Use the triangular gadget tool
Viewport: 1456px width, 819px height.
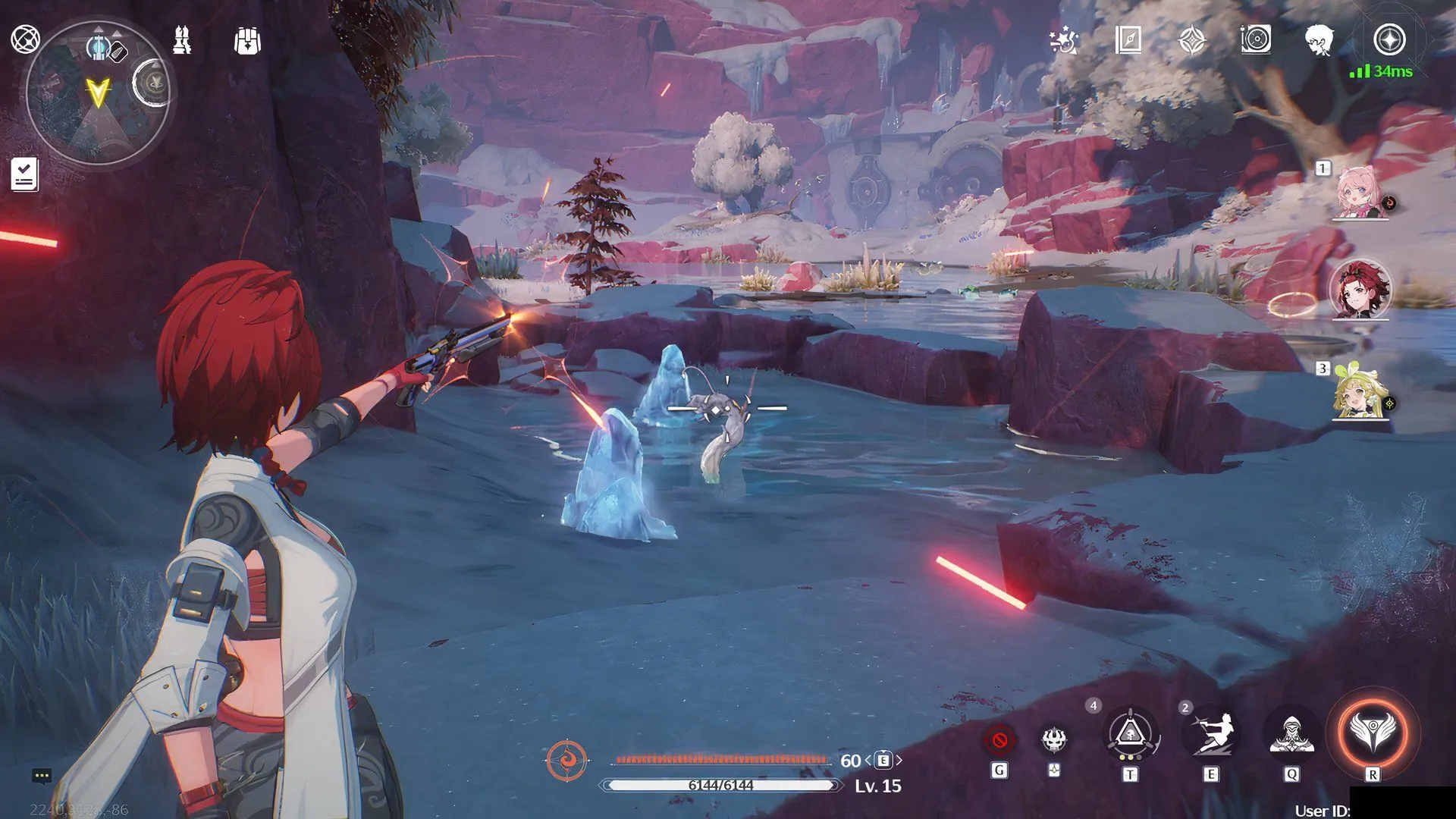[x=1130, y=734]
